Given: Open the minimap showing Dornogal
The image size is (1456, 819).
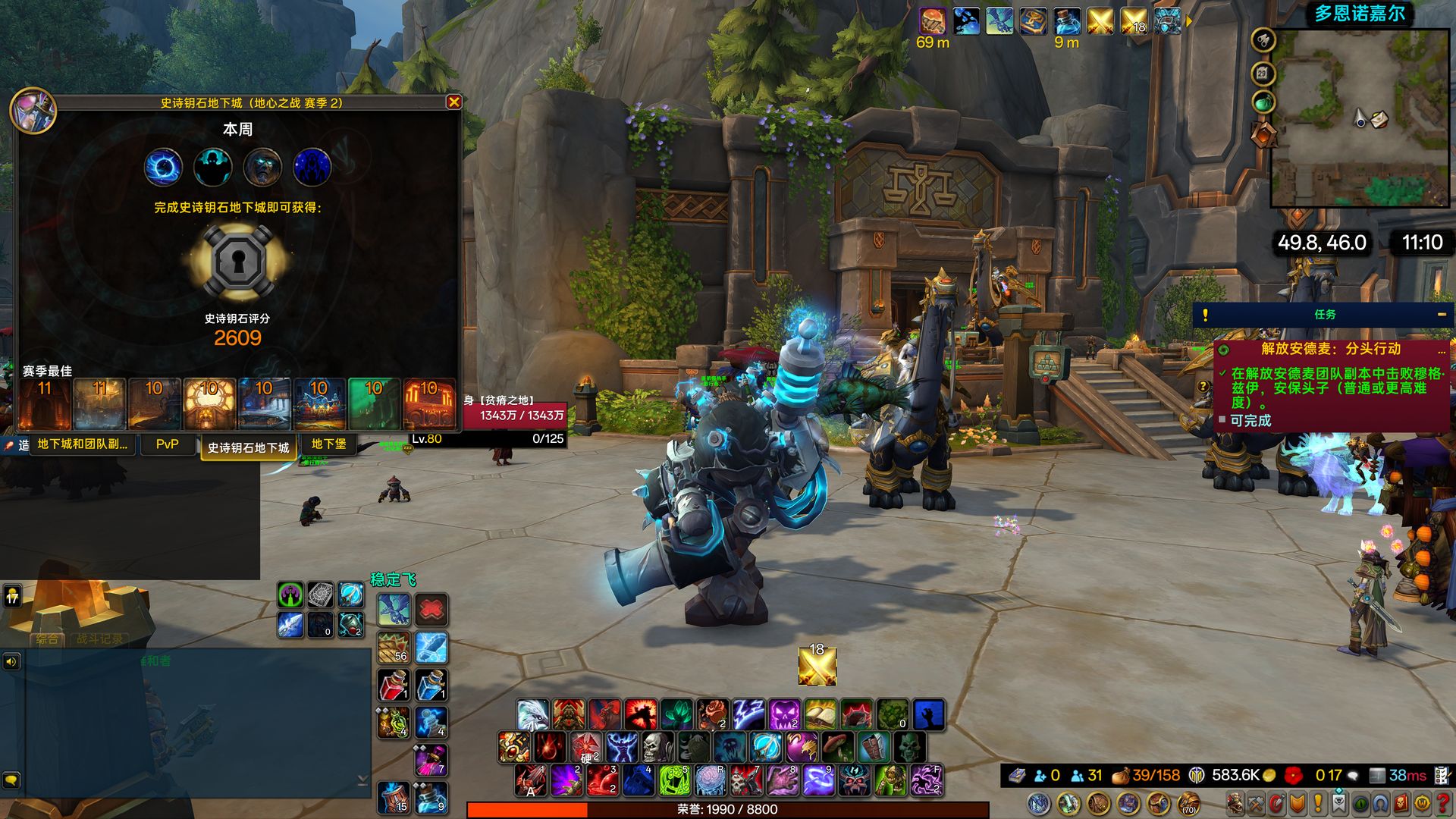Looking at the screenshot, I should tap(1360, 118).
